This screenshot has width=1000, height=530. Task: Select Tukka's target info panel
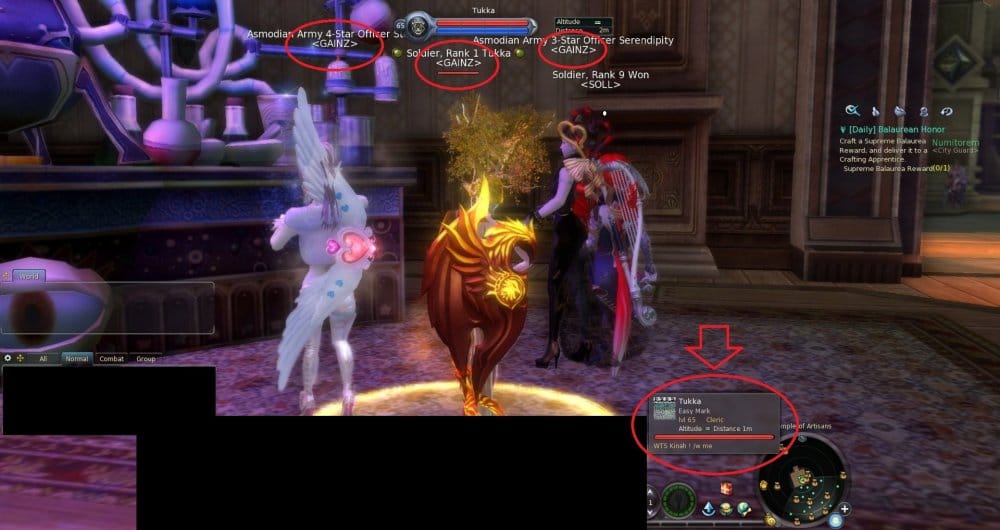click(x=714, y=419)
